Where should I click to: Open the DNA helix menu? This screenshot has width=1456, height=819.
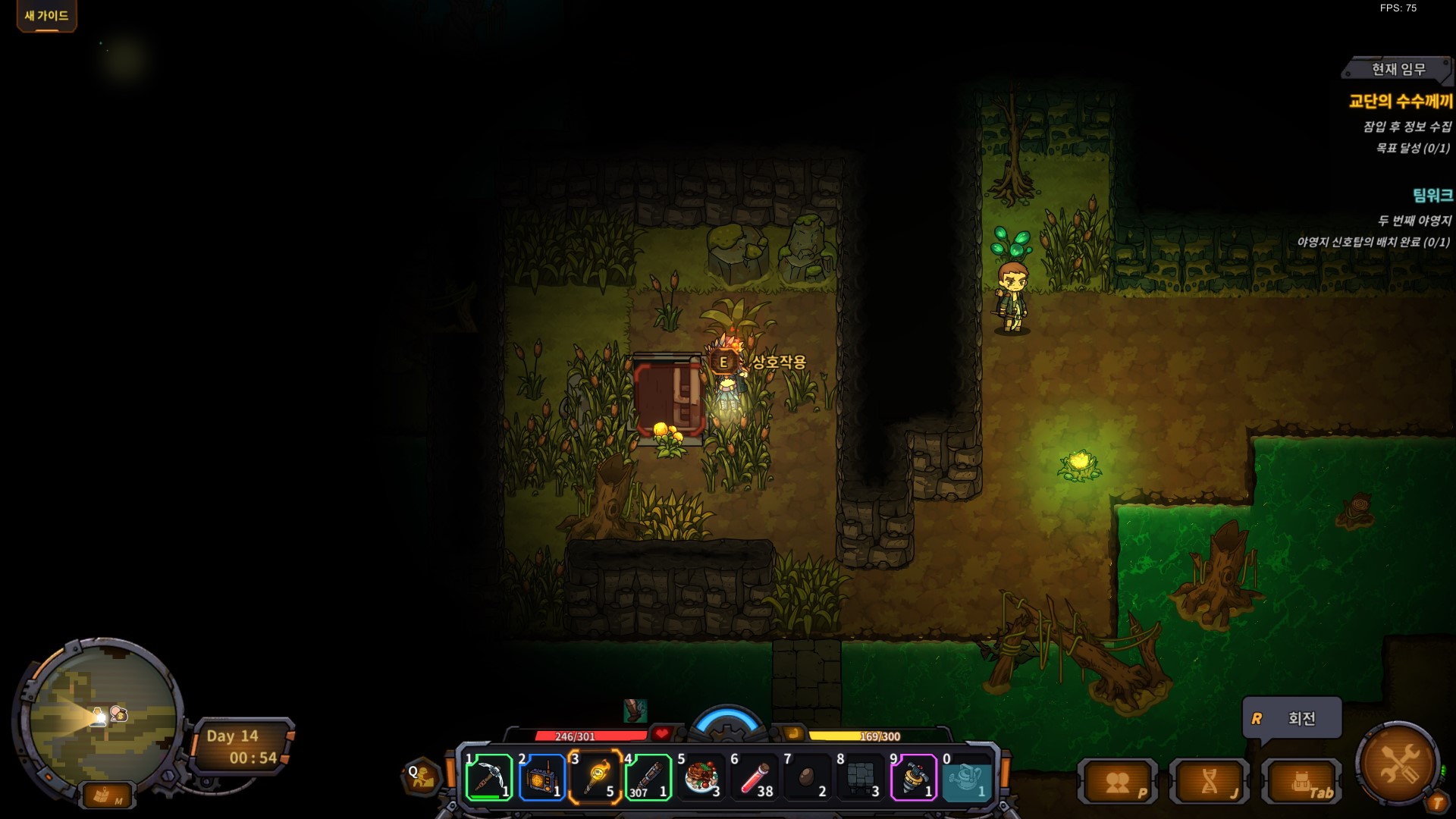tap(1210, 783)
